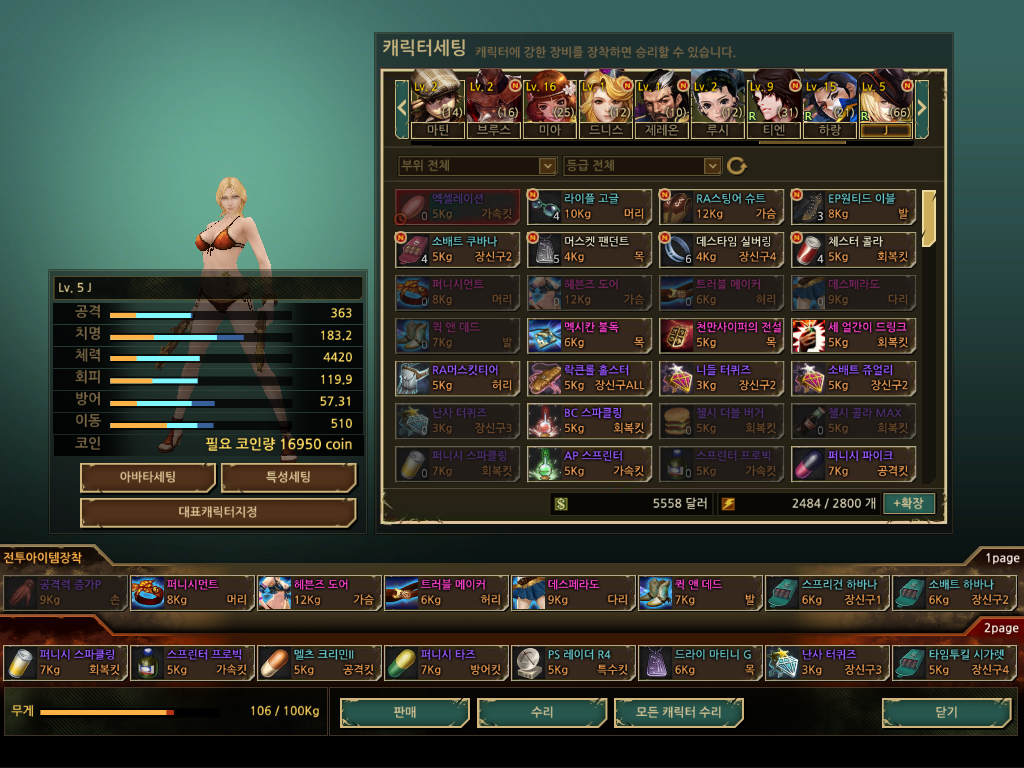Select equipped PS 레이더 R4 slot
Screen dimensions: 1024x768
click(x=572, y=663)
